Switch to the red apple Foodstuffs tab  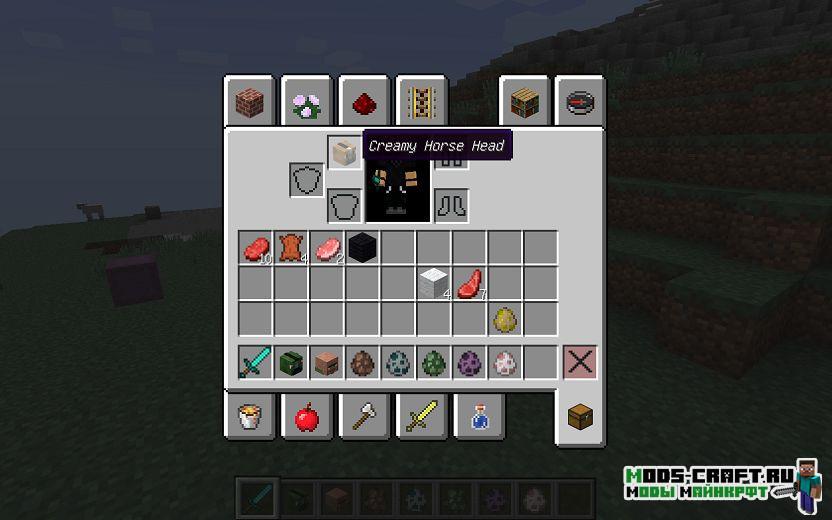(306, 416)
